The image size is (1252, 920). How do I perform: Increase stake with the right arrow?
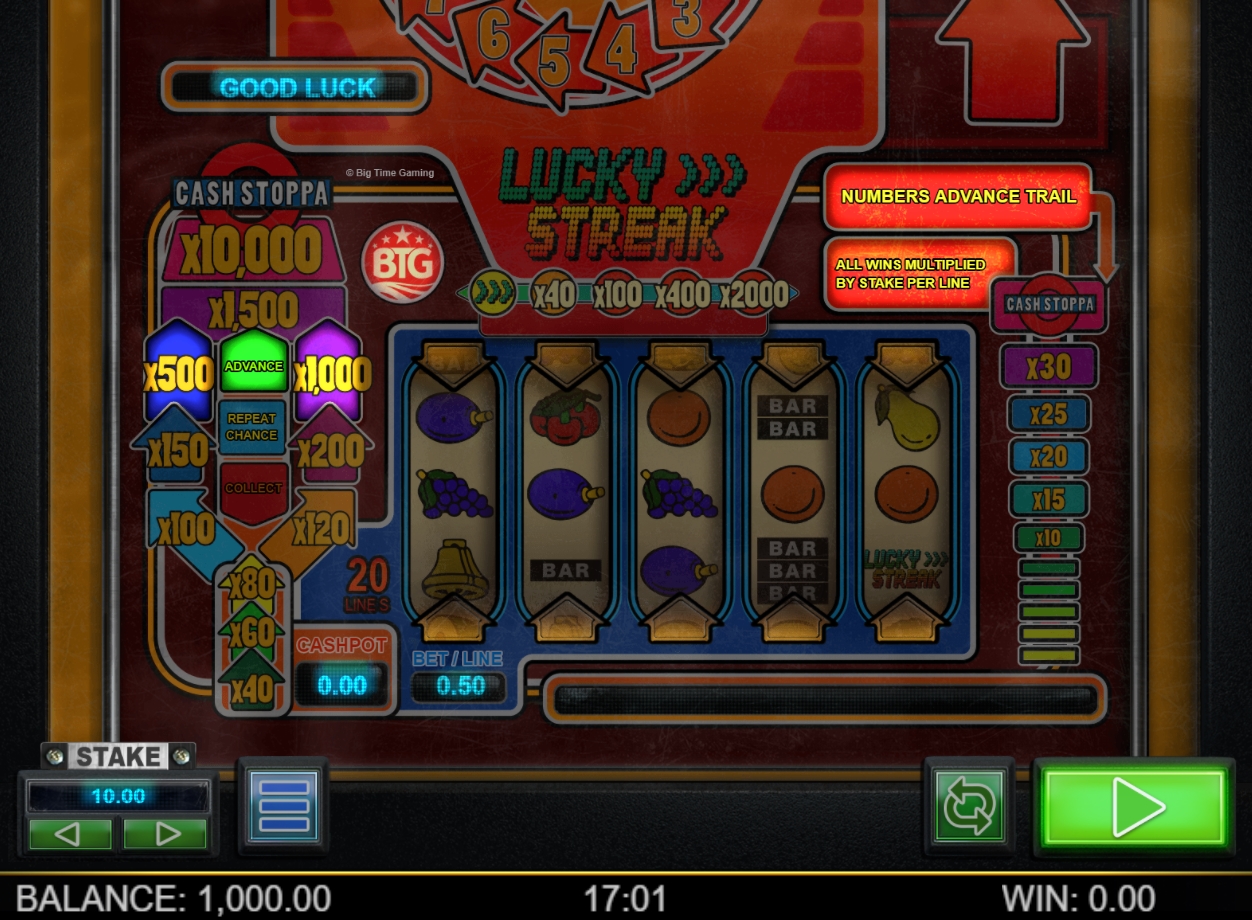165,833
